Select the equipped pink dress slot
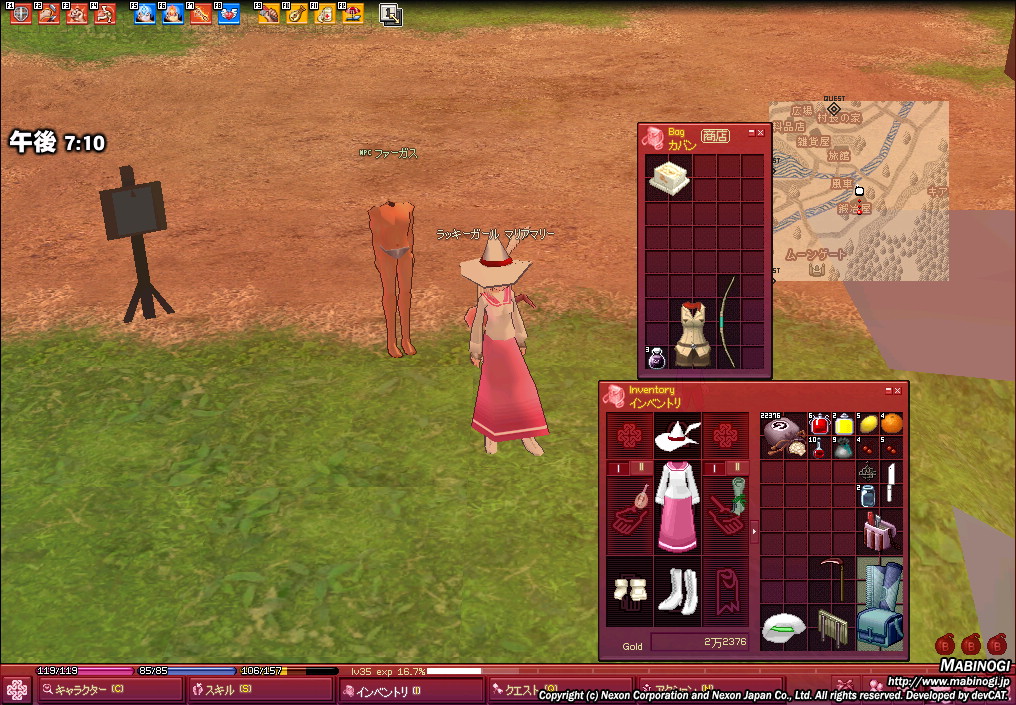This screenshot has height=705, width=1016. click(676, 509)
